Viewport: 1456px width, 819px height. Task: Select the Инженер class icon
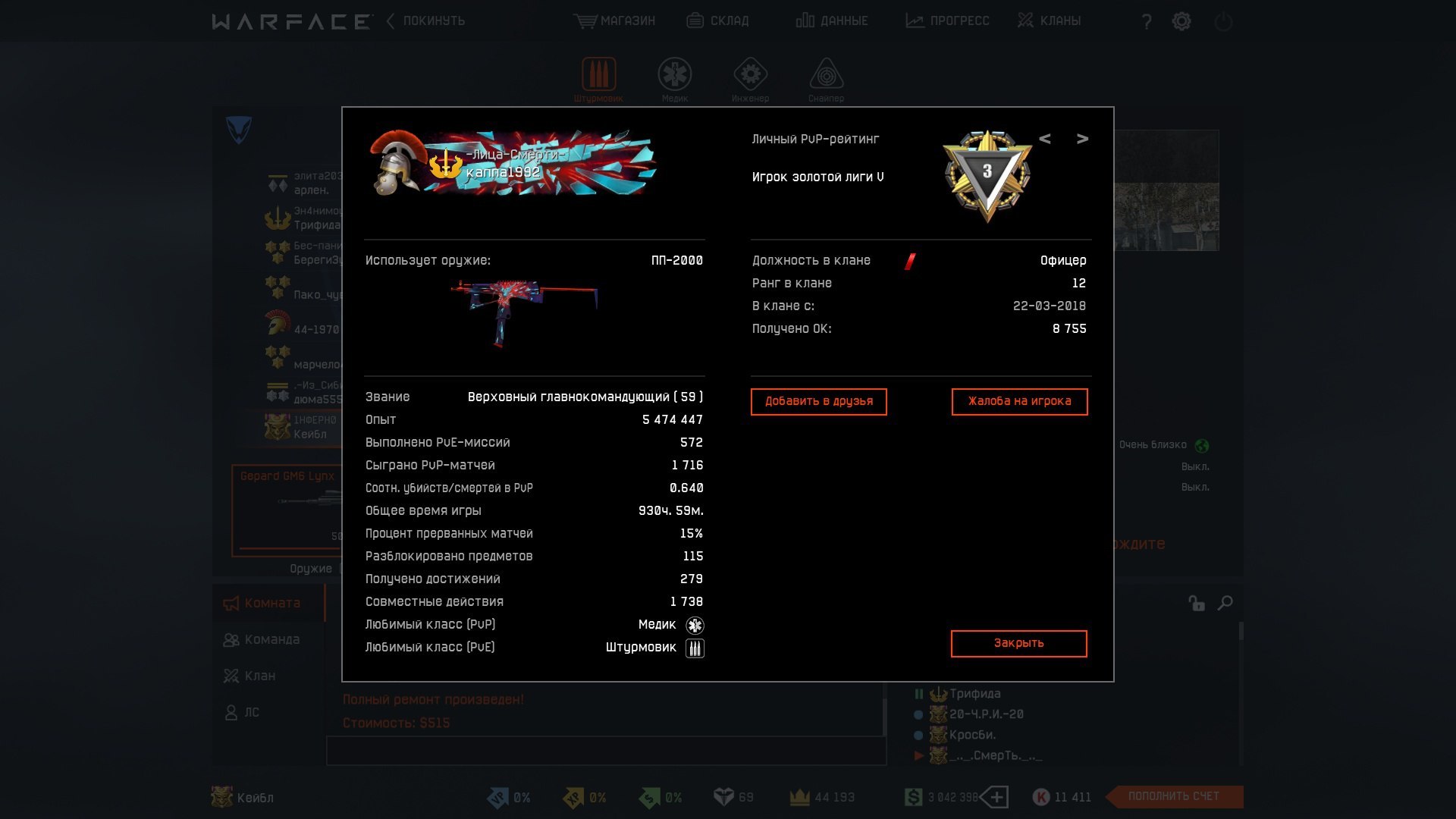point(752,74)
